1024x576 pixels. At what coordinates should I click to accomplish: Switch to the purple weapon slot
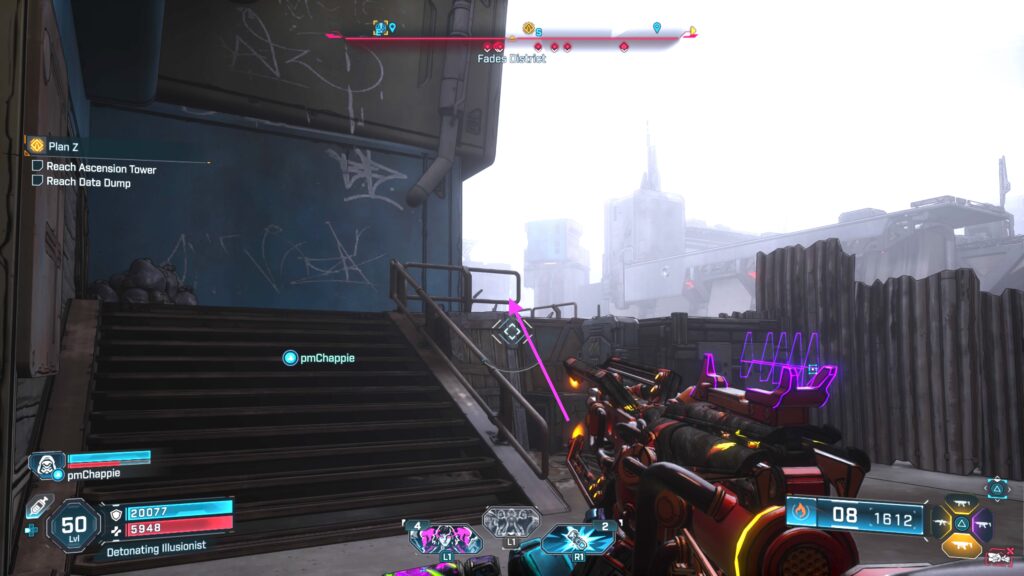coord(983,522)
